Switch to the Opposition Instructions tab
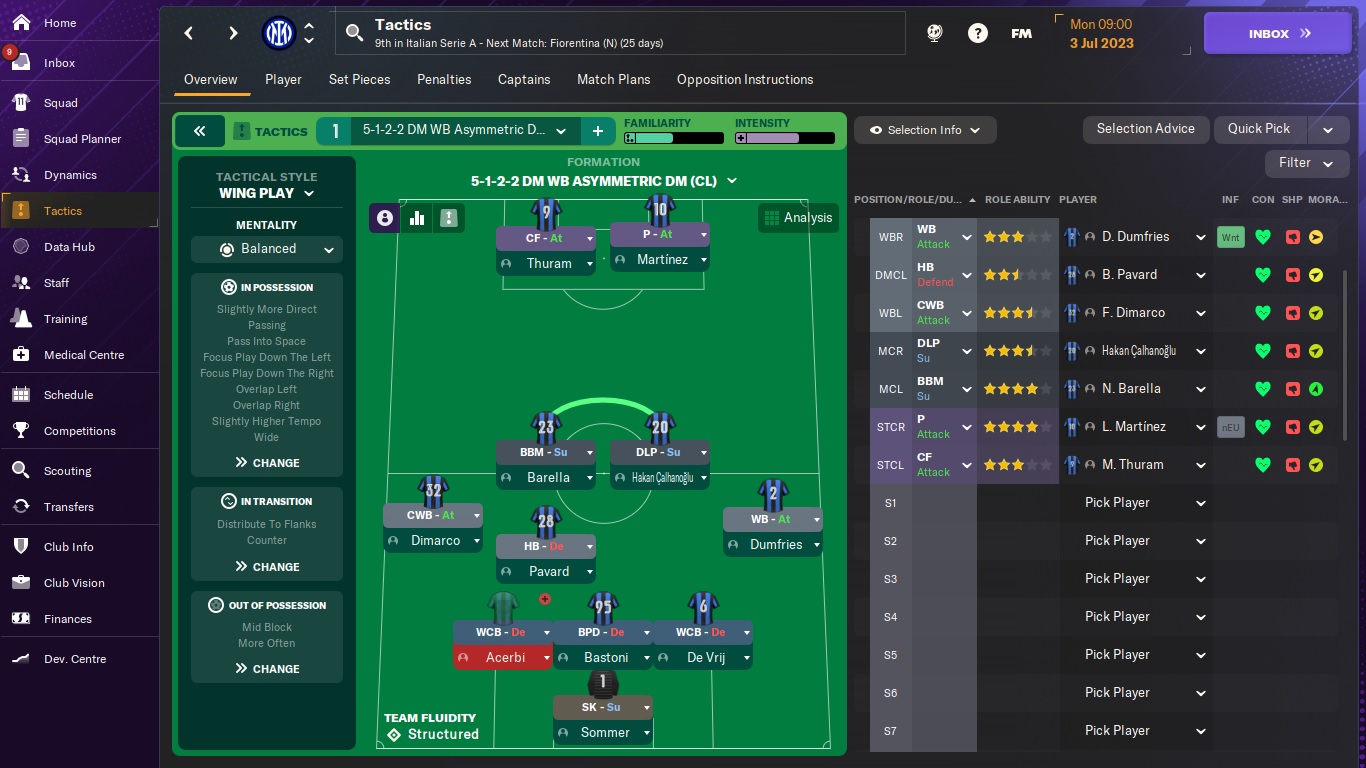This screenshot has height=768, width=1366. click(744, 79)
